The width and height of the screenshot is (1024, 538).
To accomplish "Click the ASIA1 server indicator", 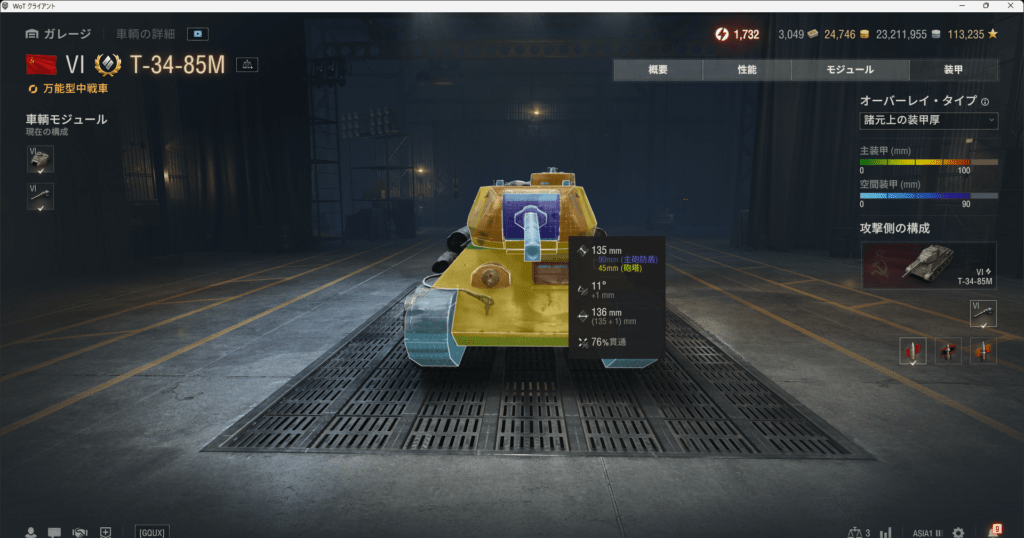I will coord(927,531).
